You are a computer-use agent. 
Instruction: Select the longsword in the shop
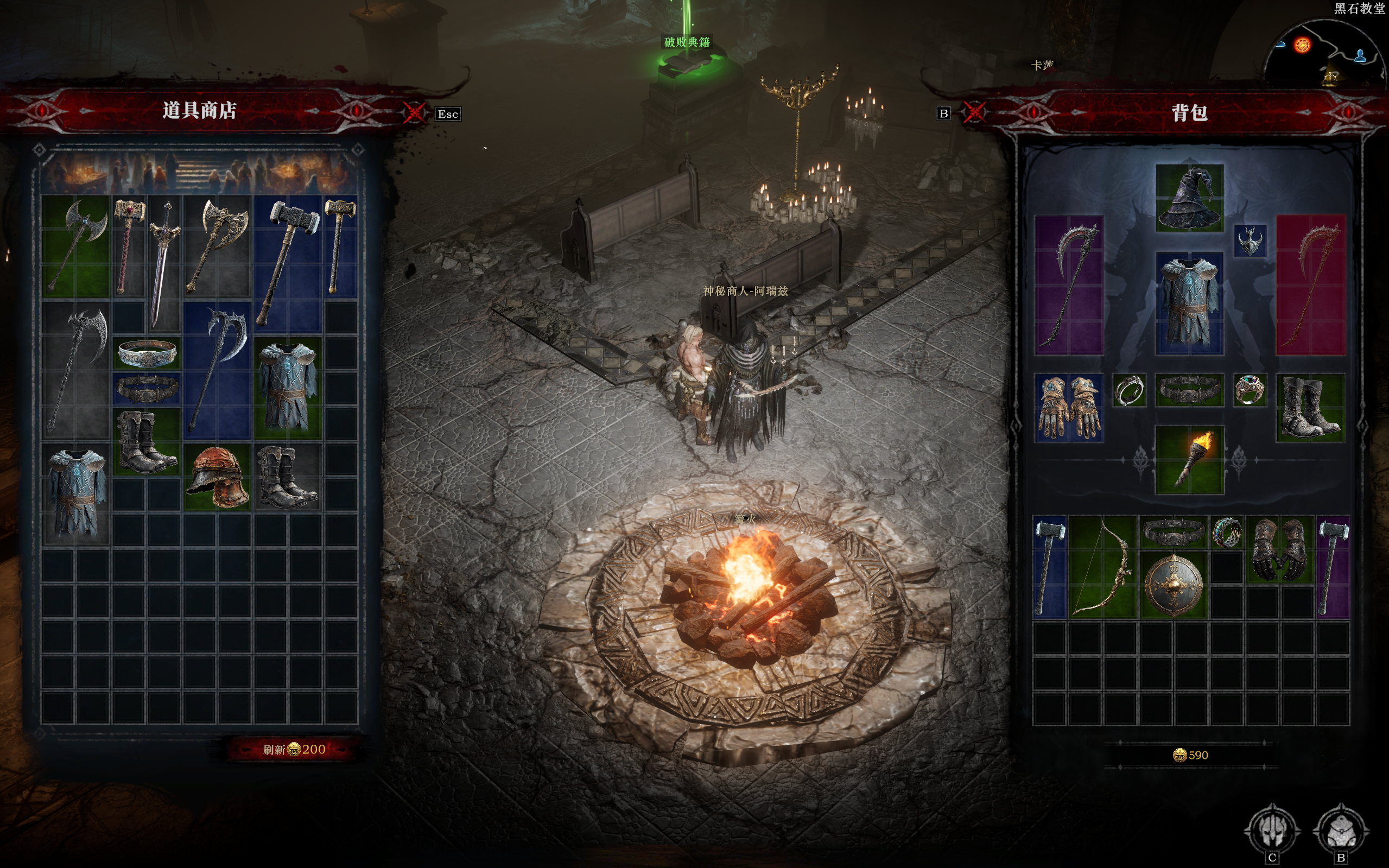(163, 262)
